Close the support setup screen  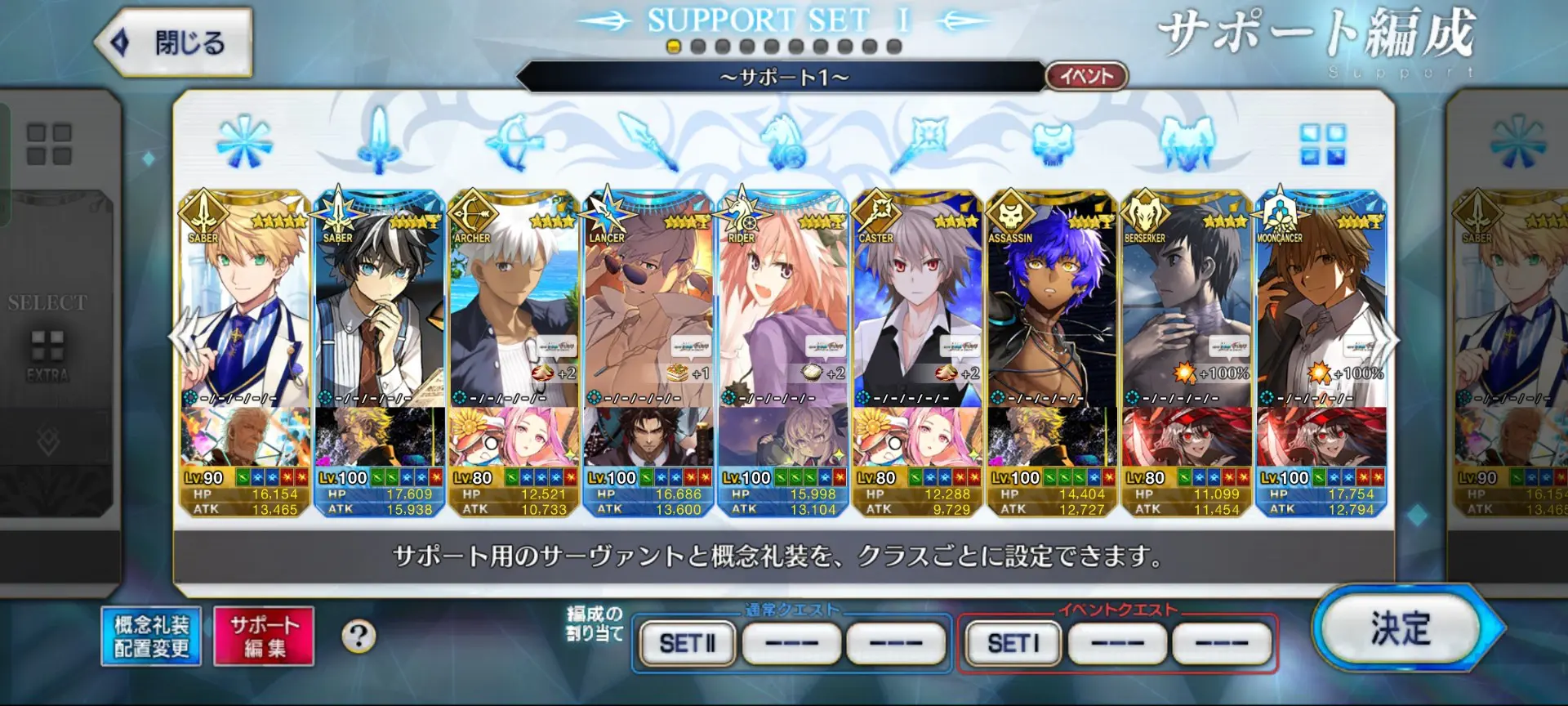click(x=174, y=42)
